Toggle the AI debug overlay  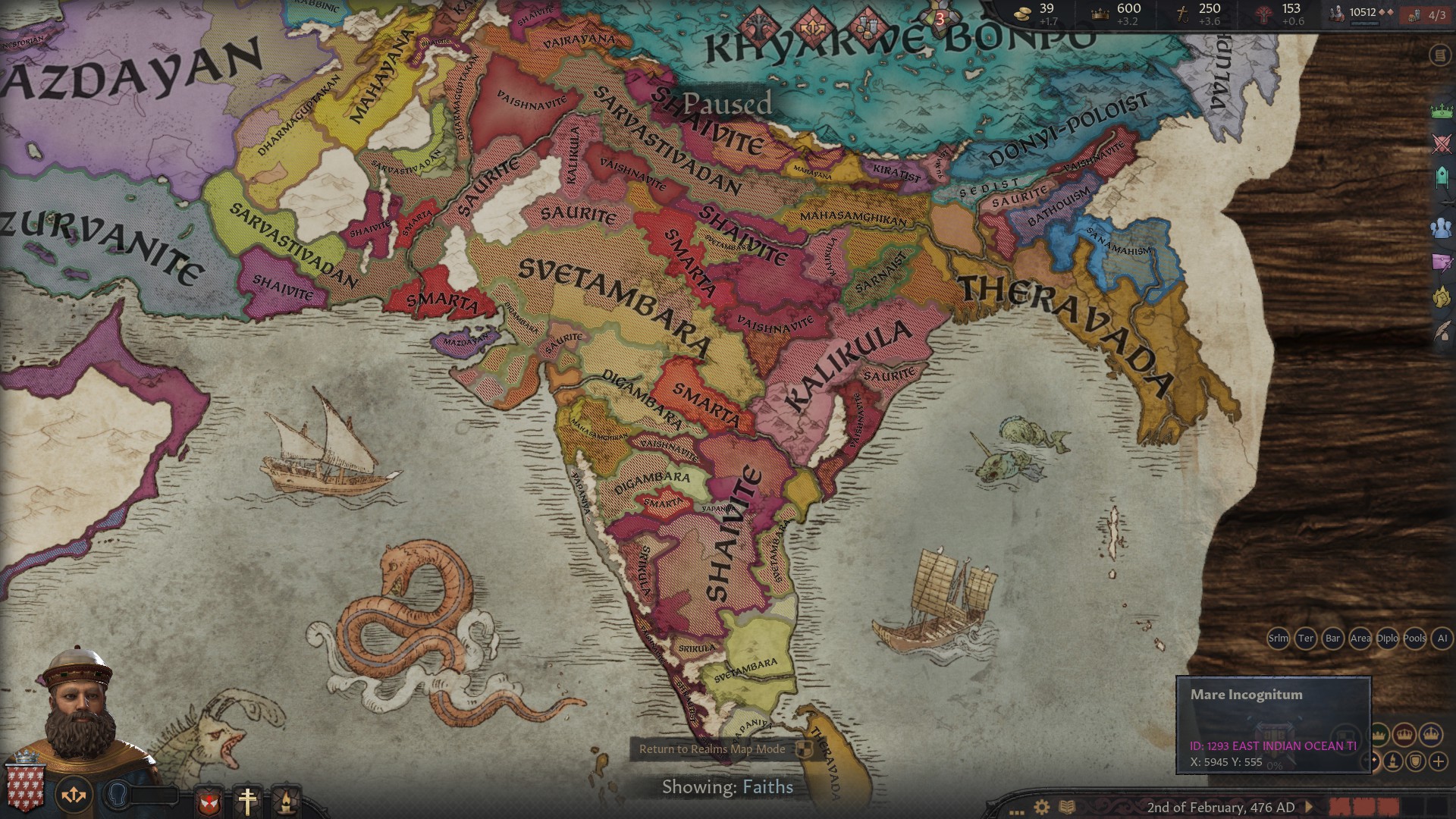pyautogui.click(x=1441, y=639)
